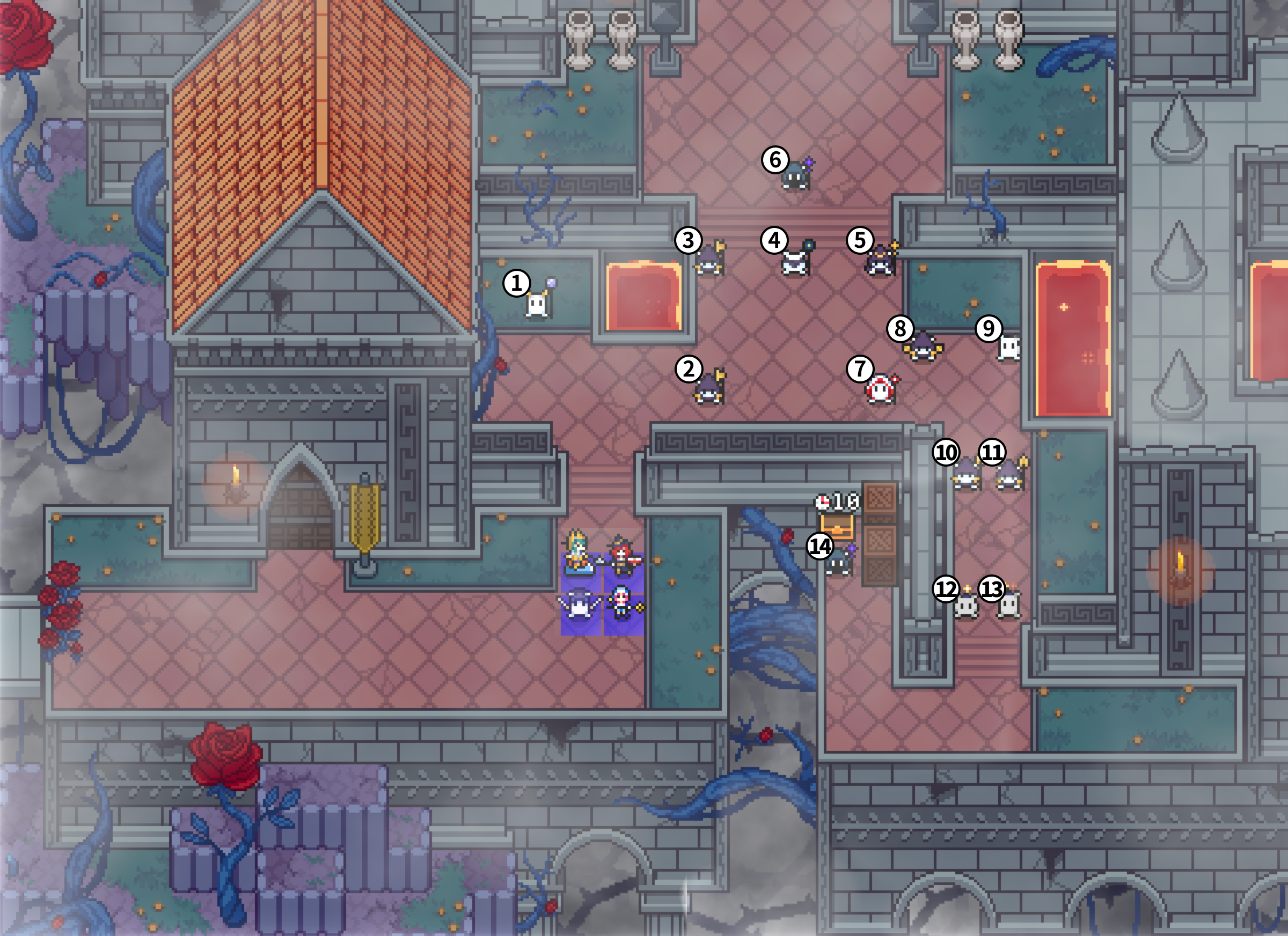Select enemy marker number 14

[820, 546]
